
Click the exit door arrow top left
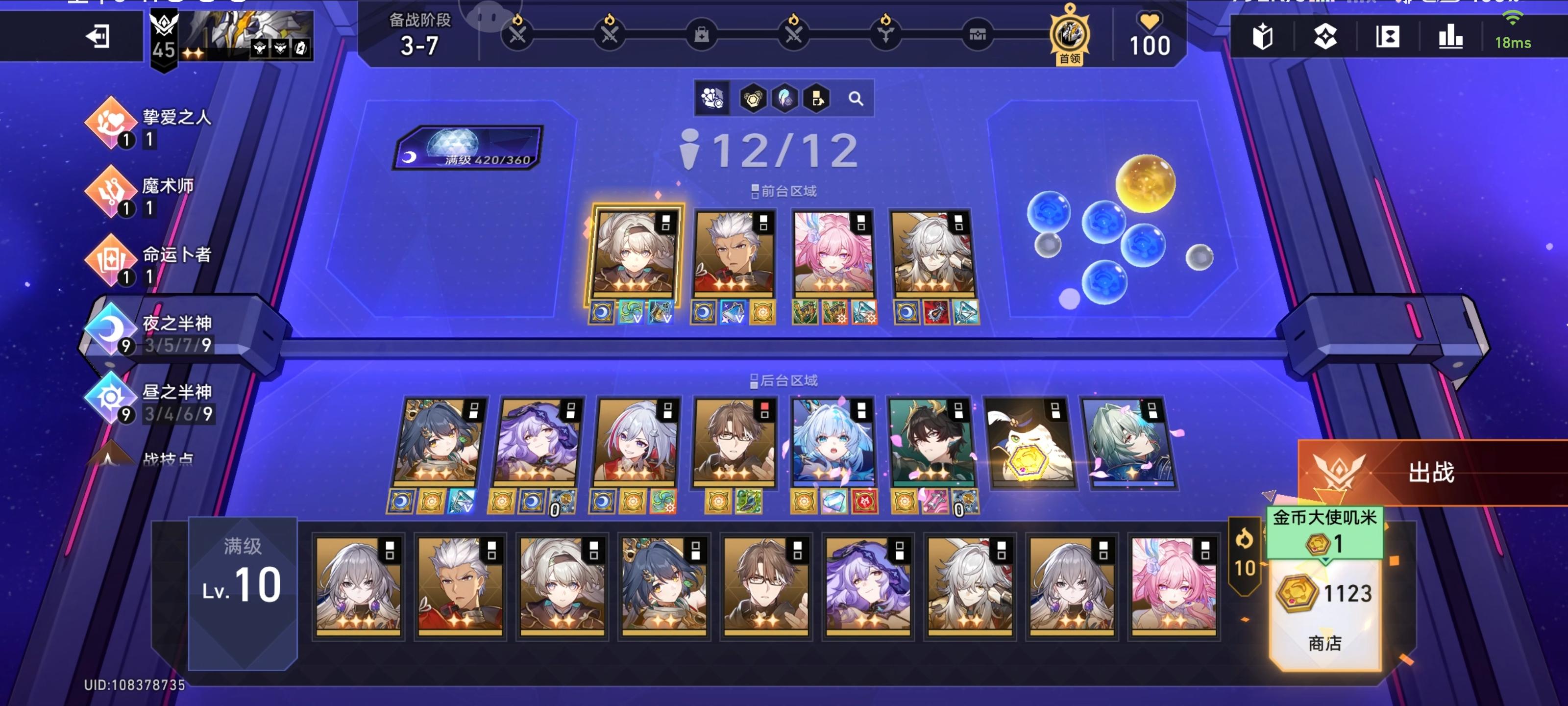(x=98, y=37)
